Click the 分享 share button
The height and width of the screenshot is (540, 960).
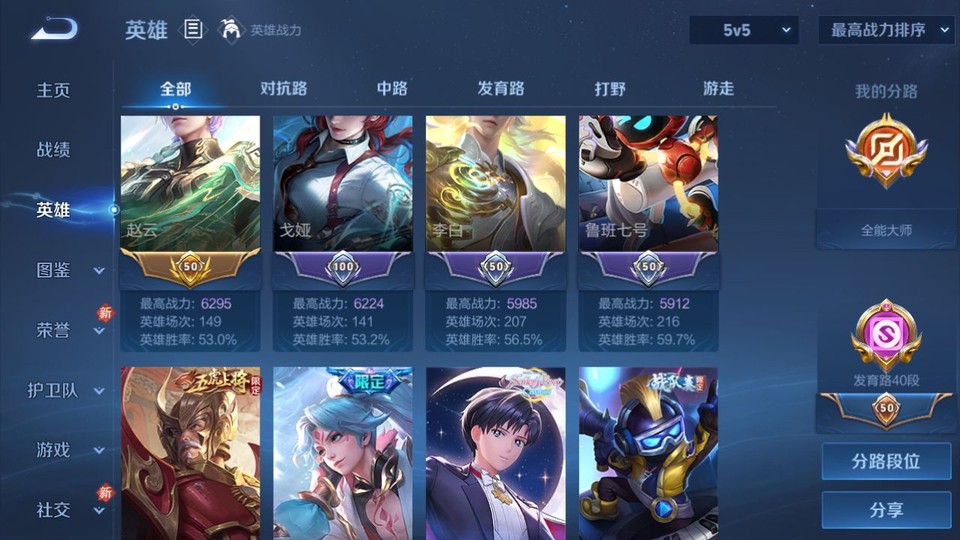[x=886, y=510]
